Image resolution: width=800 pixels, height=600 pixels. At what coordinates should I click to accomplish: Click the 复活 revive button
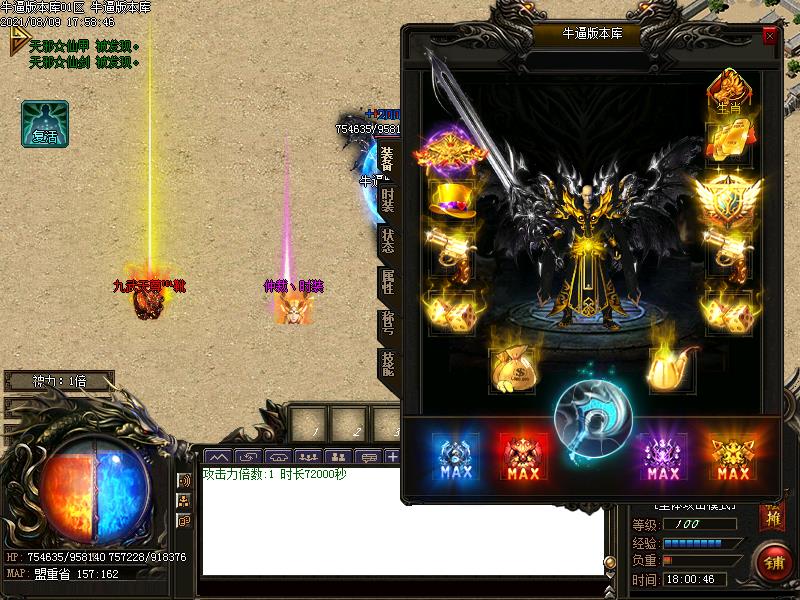pos(45,124)
